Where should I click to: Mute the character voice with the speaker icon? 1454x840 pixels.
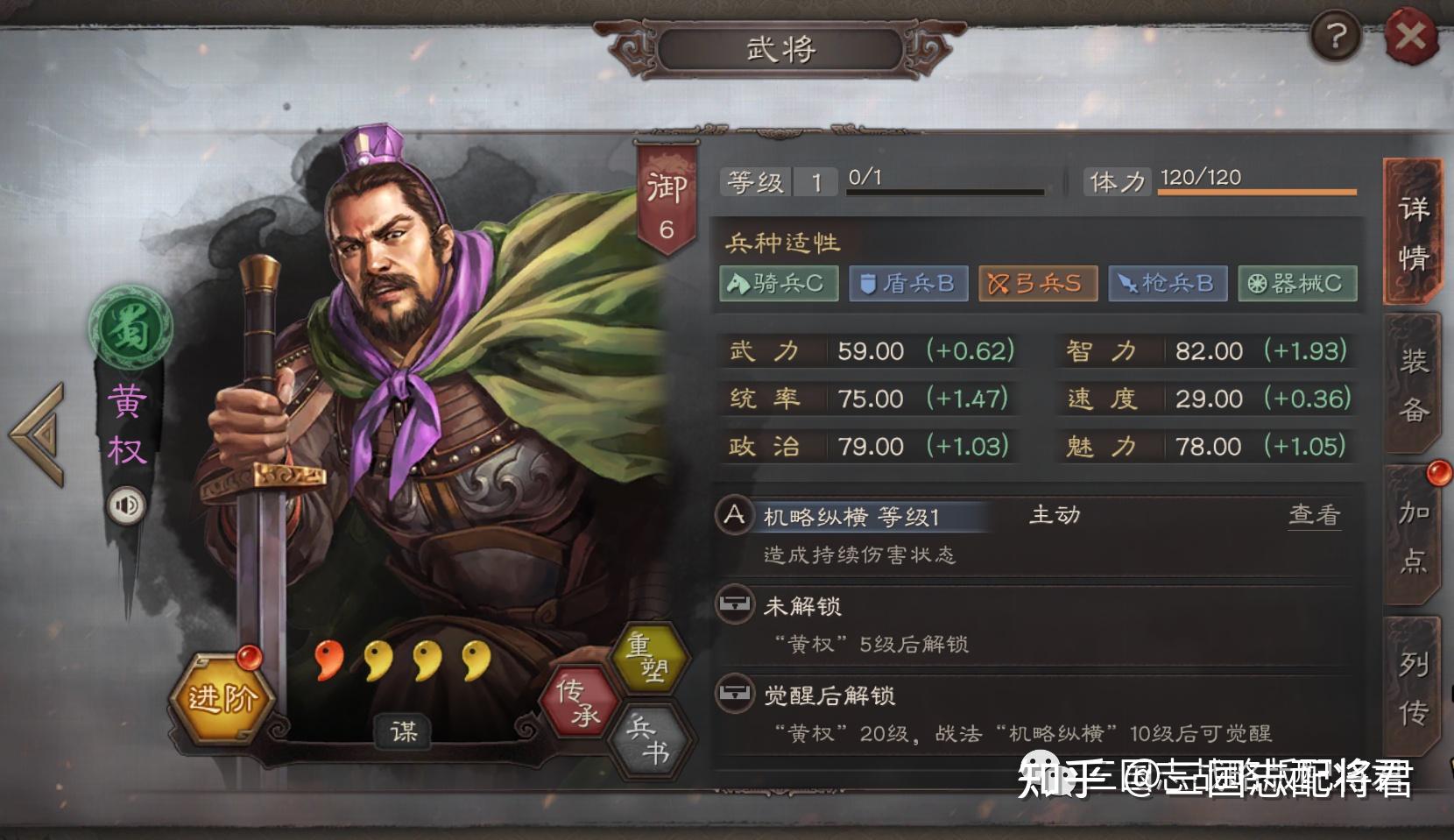(x=125, y=505)
